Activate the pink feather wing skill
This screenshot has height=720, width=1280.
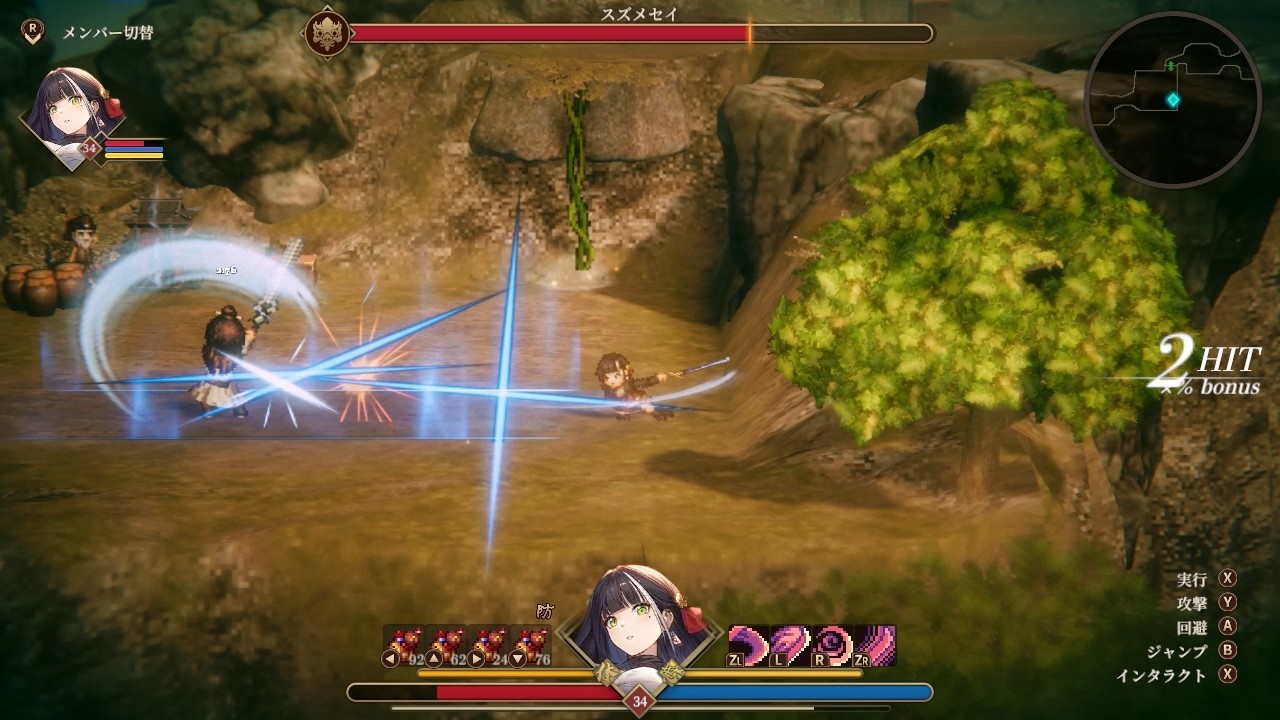[x=790, y=644]
